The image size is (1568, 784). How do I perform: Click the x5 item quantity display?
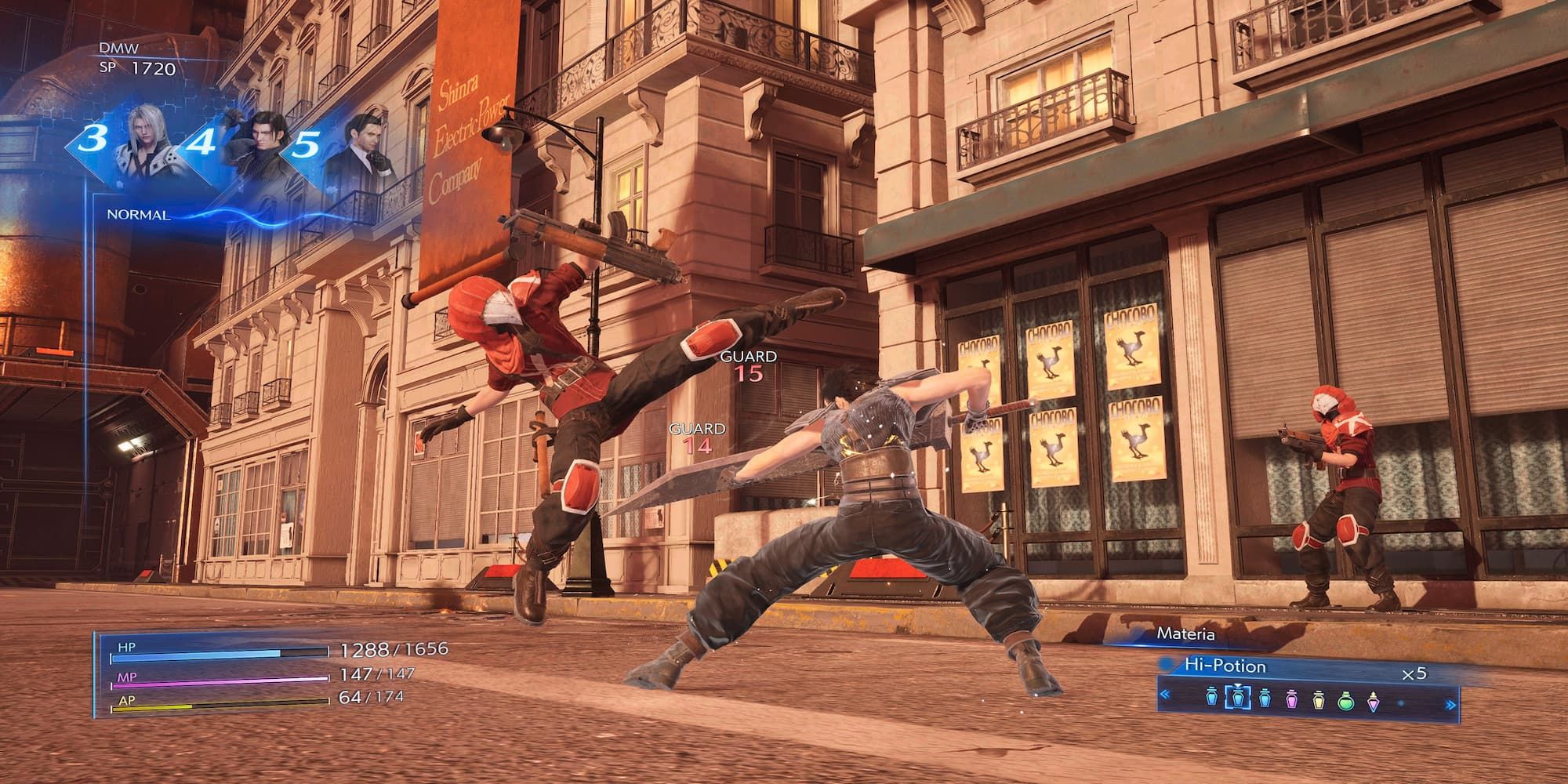point(1415,672)
